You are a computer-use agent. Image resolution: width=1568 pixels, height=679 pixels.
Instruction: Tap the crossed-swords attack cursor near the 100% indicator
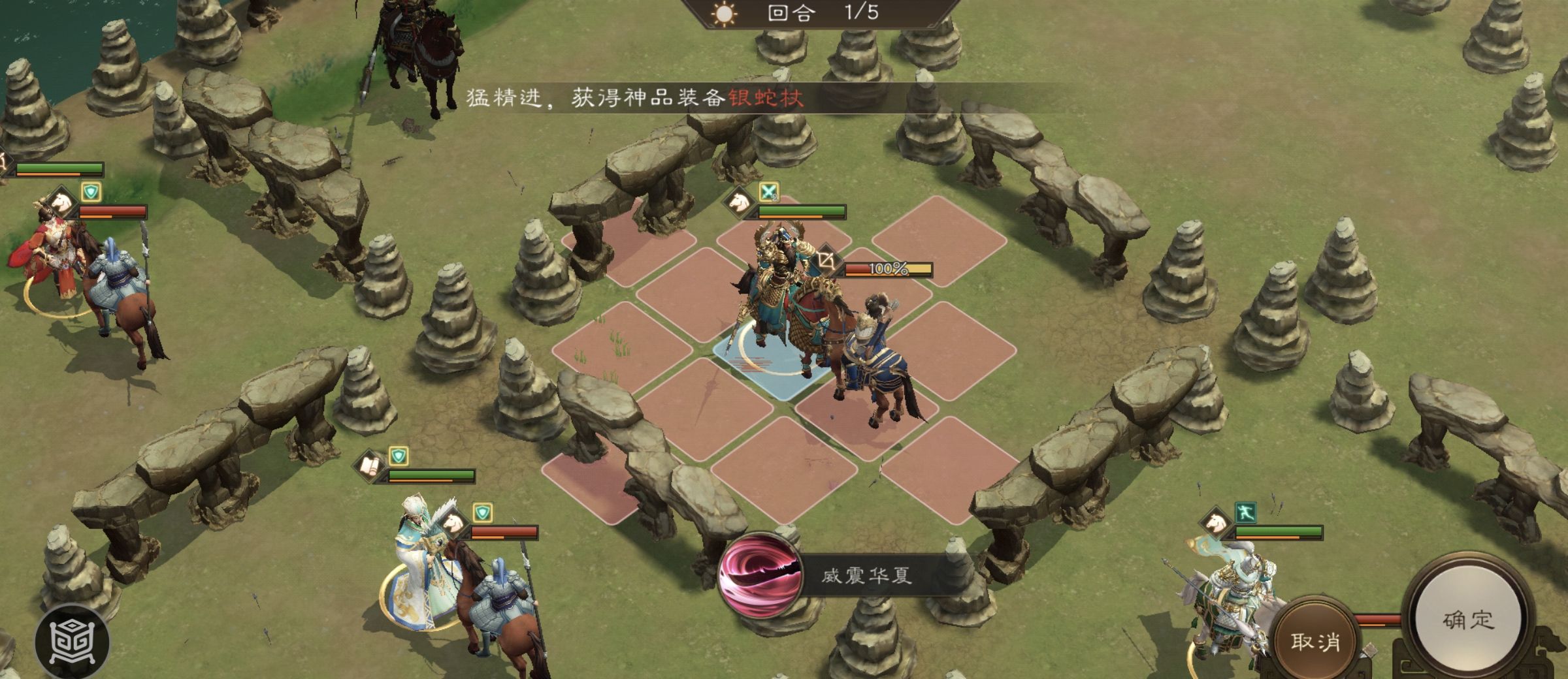(x=826, y=261)
